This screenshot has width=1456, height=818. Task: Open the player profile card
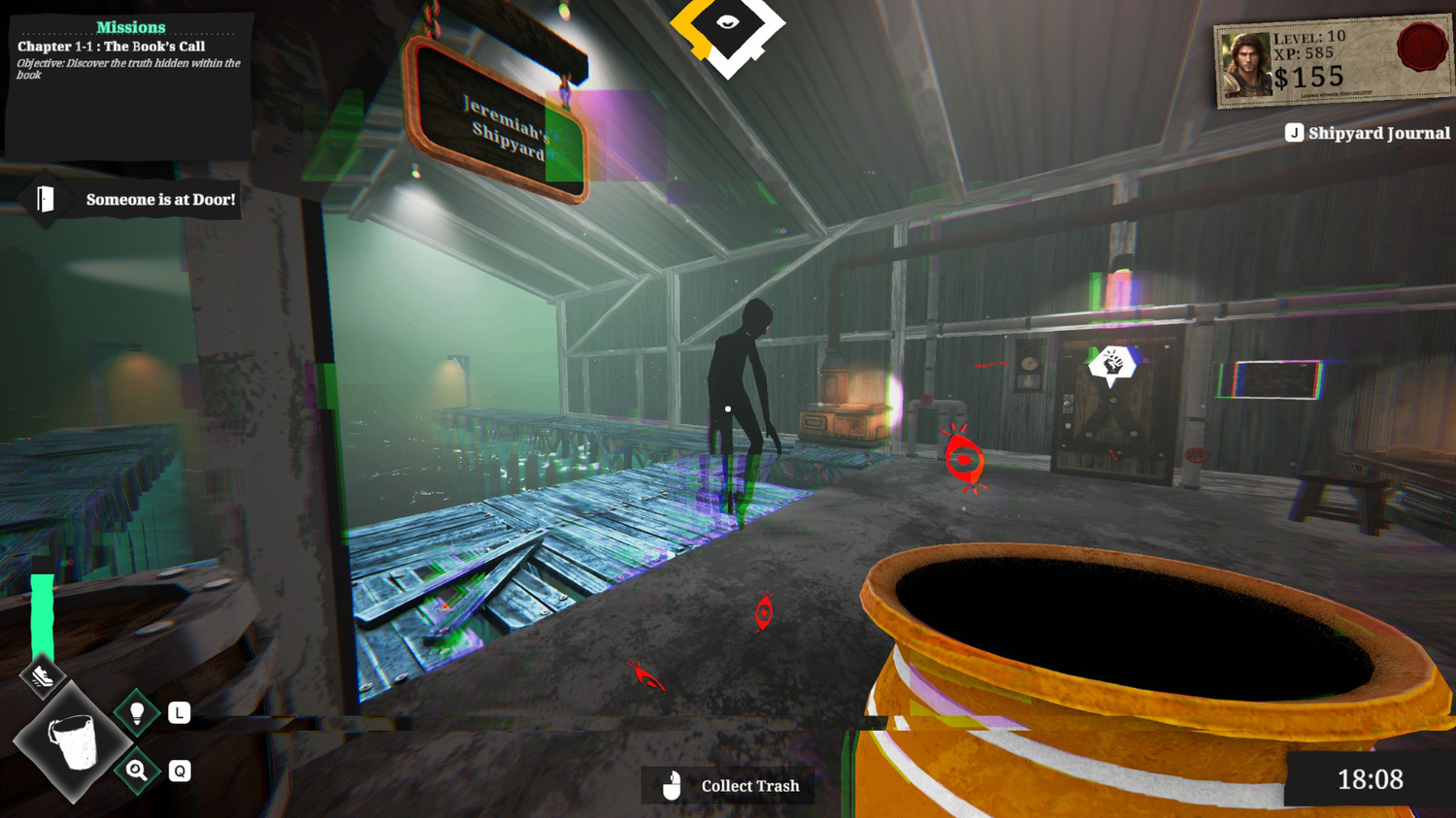(x=1332, y=63)
